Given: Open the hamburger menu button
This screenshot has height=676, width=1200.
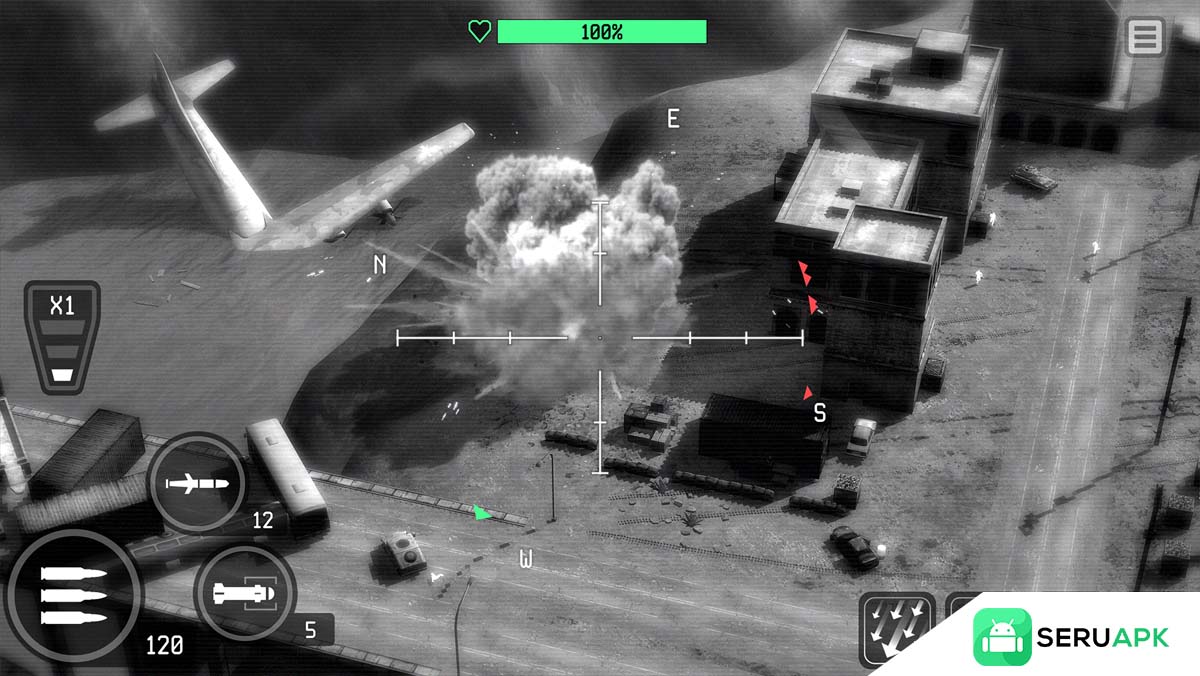Looking at the screenshot, I should [x=1145, y=37].
